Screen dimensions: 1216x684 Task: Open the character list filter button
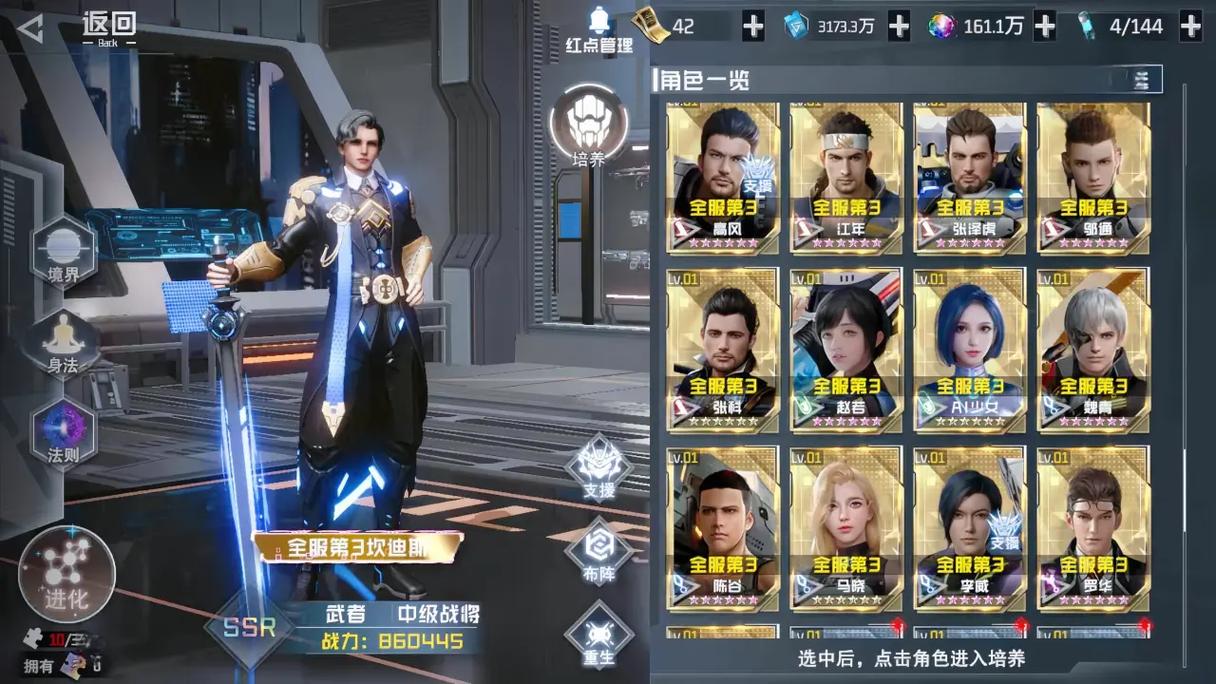coord(1135,80)
